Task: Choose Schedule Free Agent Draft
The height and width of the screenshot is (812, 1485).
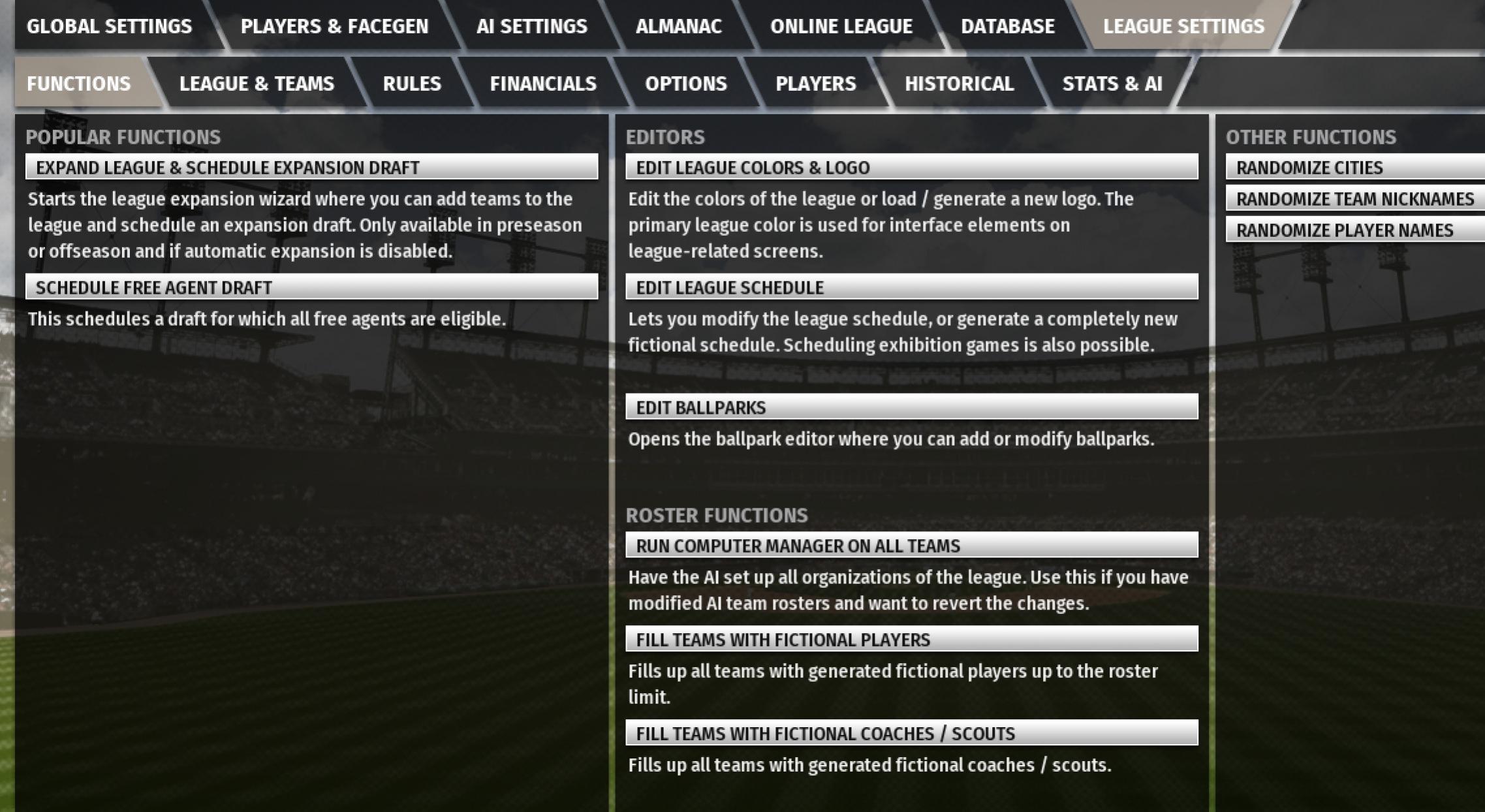Action: [x=311, y=287]
